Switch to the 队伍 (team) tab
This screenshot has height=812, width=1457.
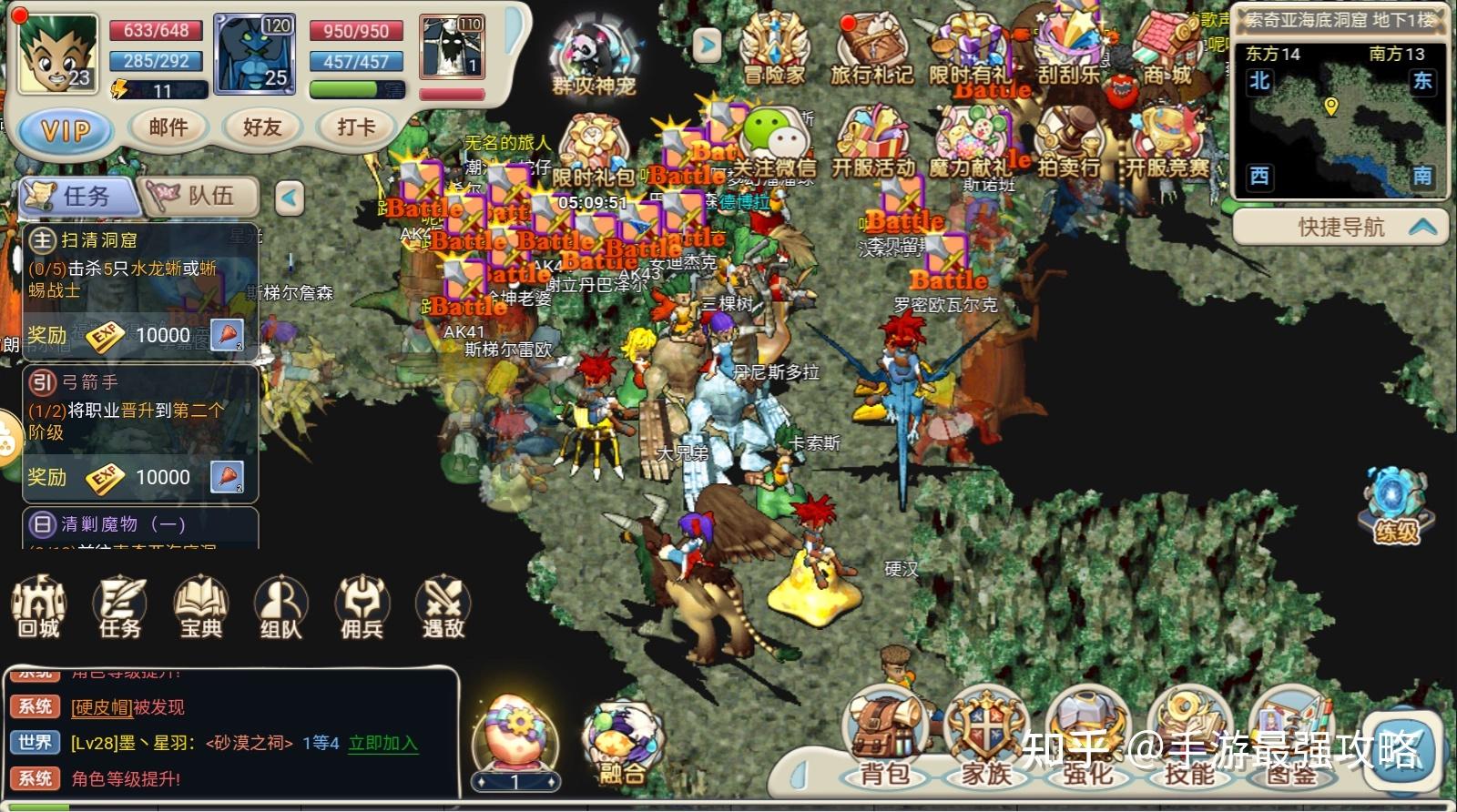tap(200, 193)
